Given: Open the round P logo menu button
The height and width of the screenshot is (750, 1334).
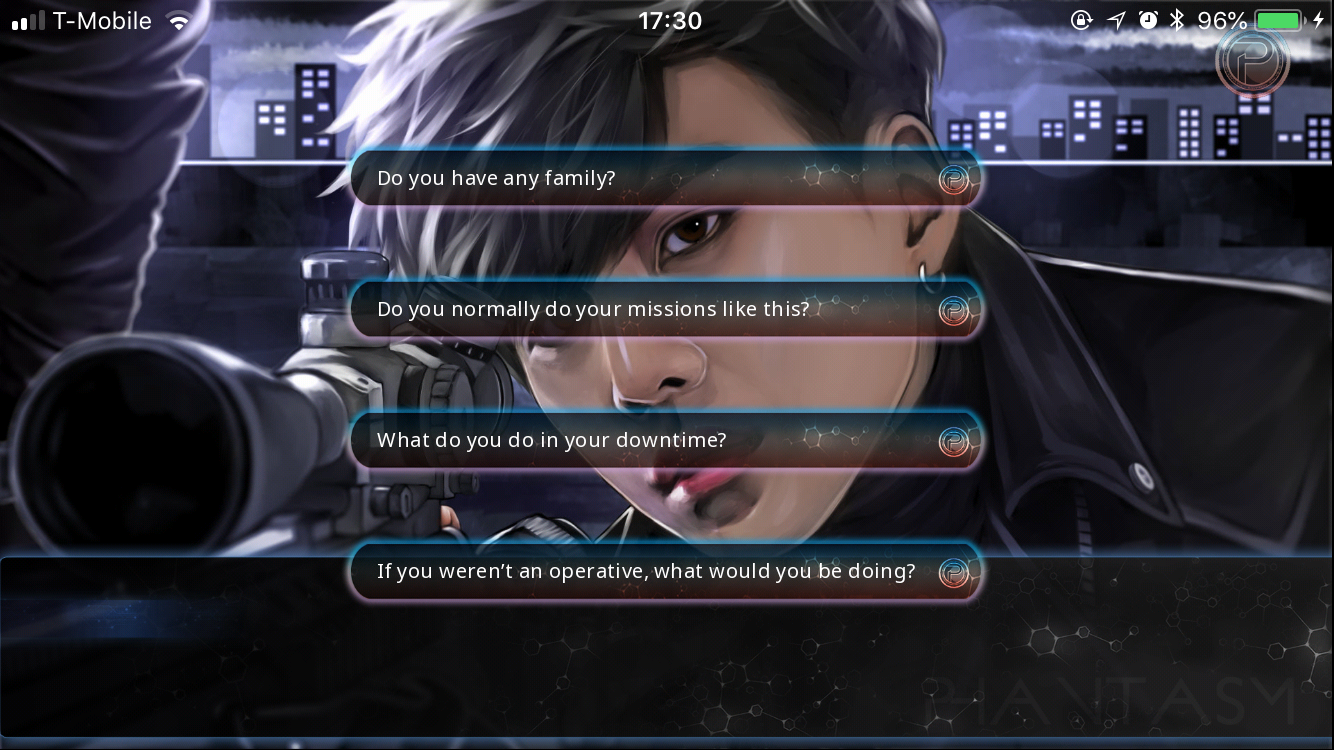Looking at the screenshot, I should [x=1252, y=62].
